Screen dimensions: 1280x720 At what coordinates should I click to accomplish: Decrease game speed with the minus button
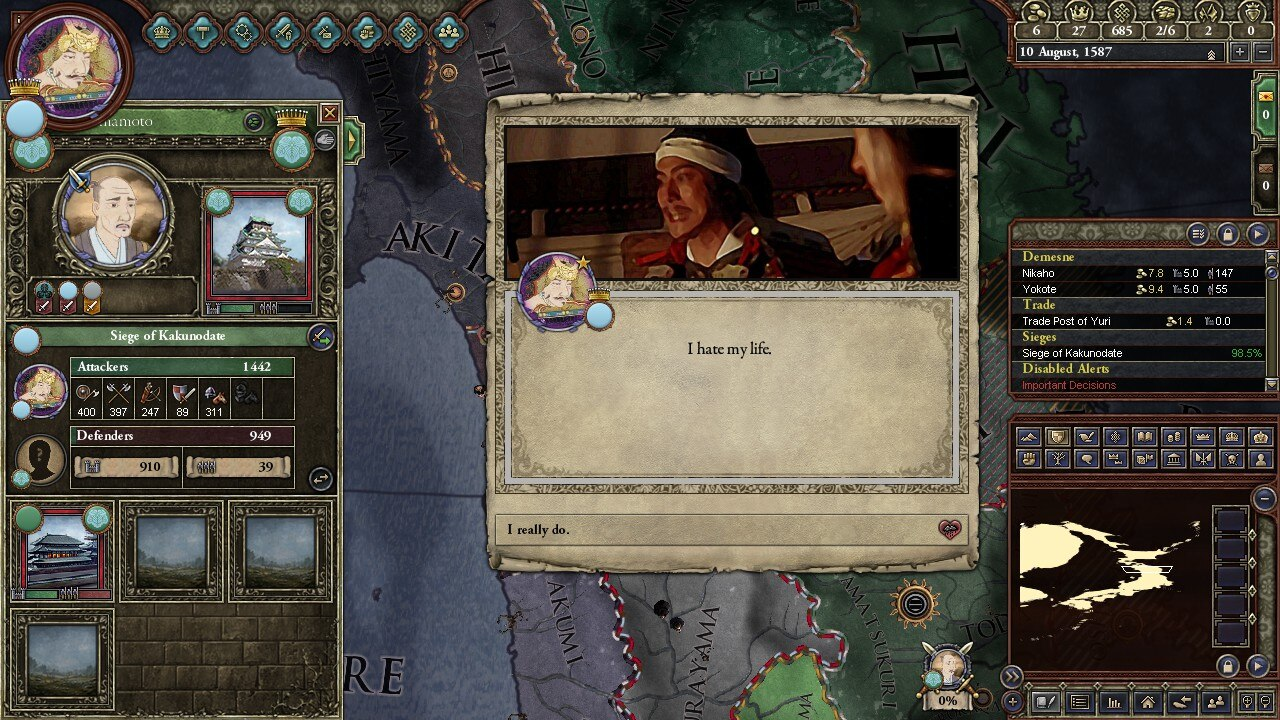pos(1262,52)
